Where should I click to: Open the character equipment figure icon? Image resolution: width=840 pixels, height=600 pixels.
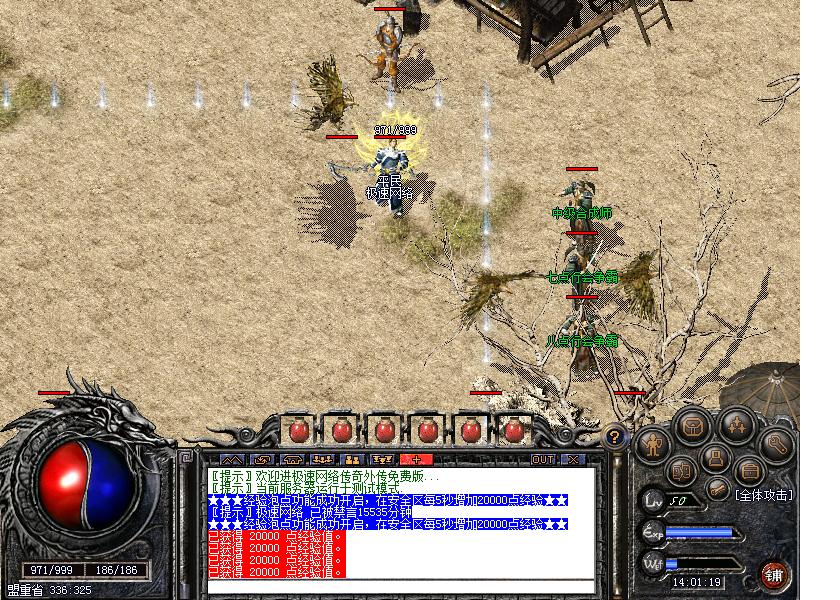(652, 443)
